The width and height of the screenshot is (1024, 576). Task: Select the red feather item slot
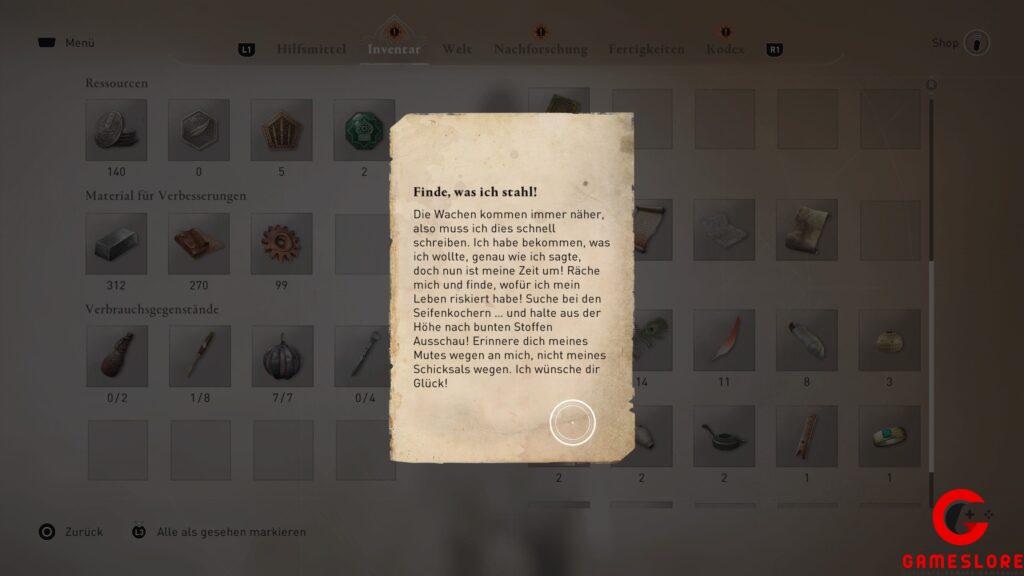(724, 340)
